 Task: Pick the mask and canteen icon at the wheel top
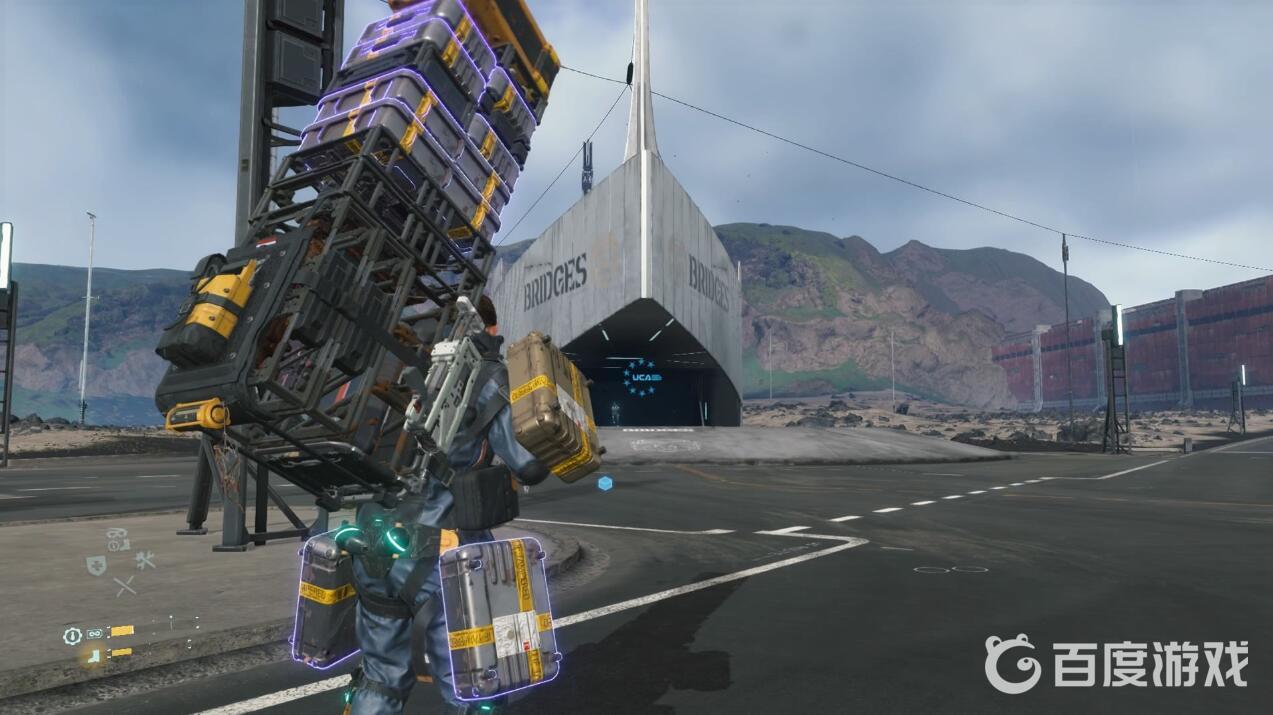coord(118,539)
